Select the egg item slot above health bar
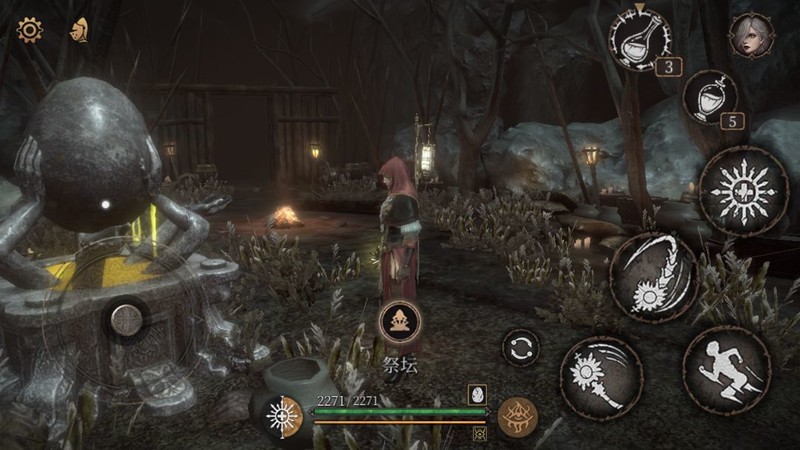The height and width of the screenshot is (450, 800). (477, 393)
